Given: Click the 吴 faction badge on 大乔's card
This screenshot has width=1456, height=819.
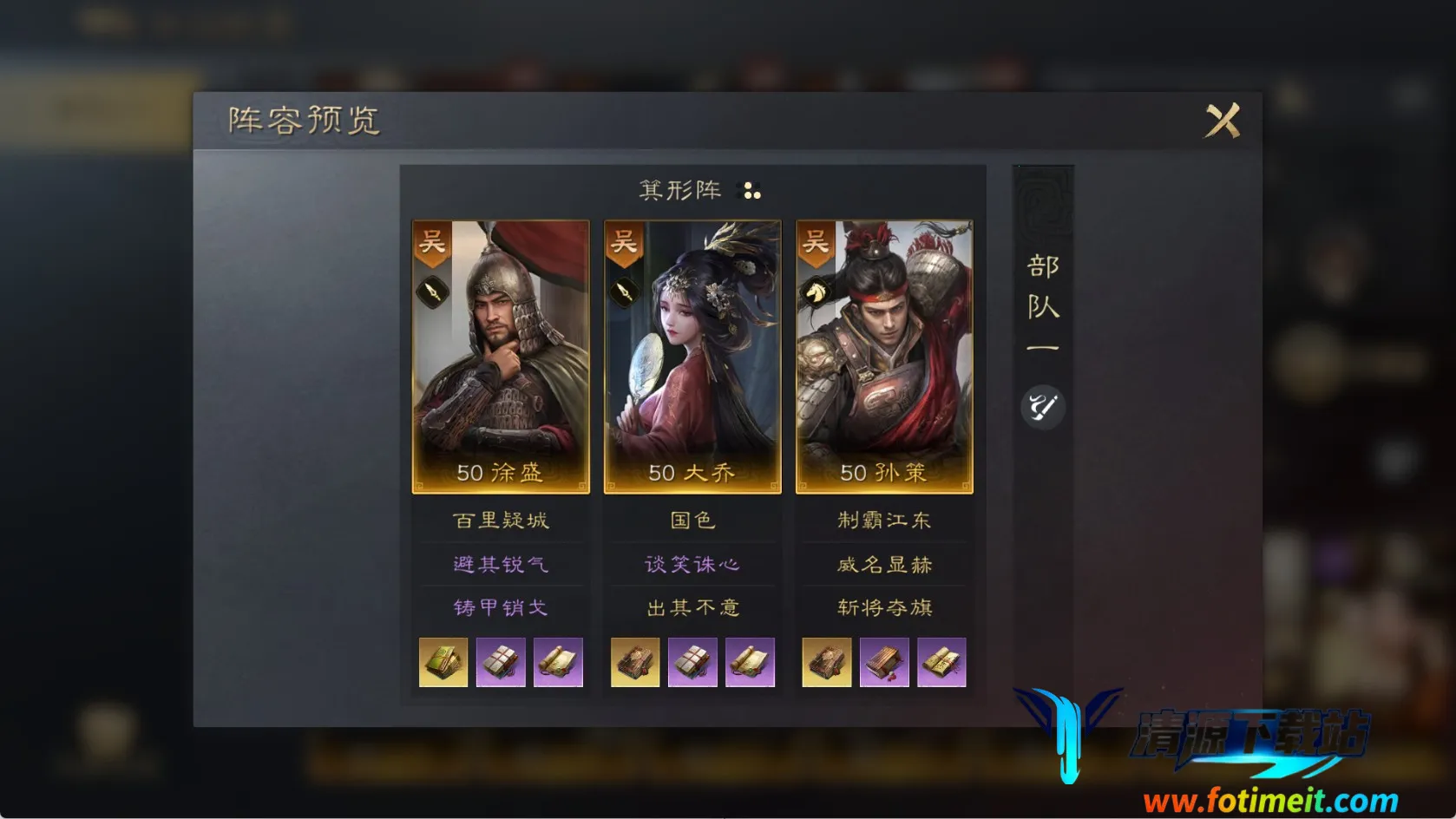Looking at the screenshot, I should coord(623,244).
